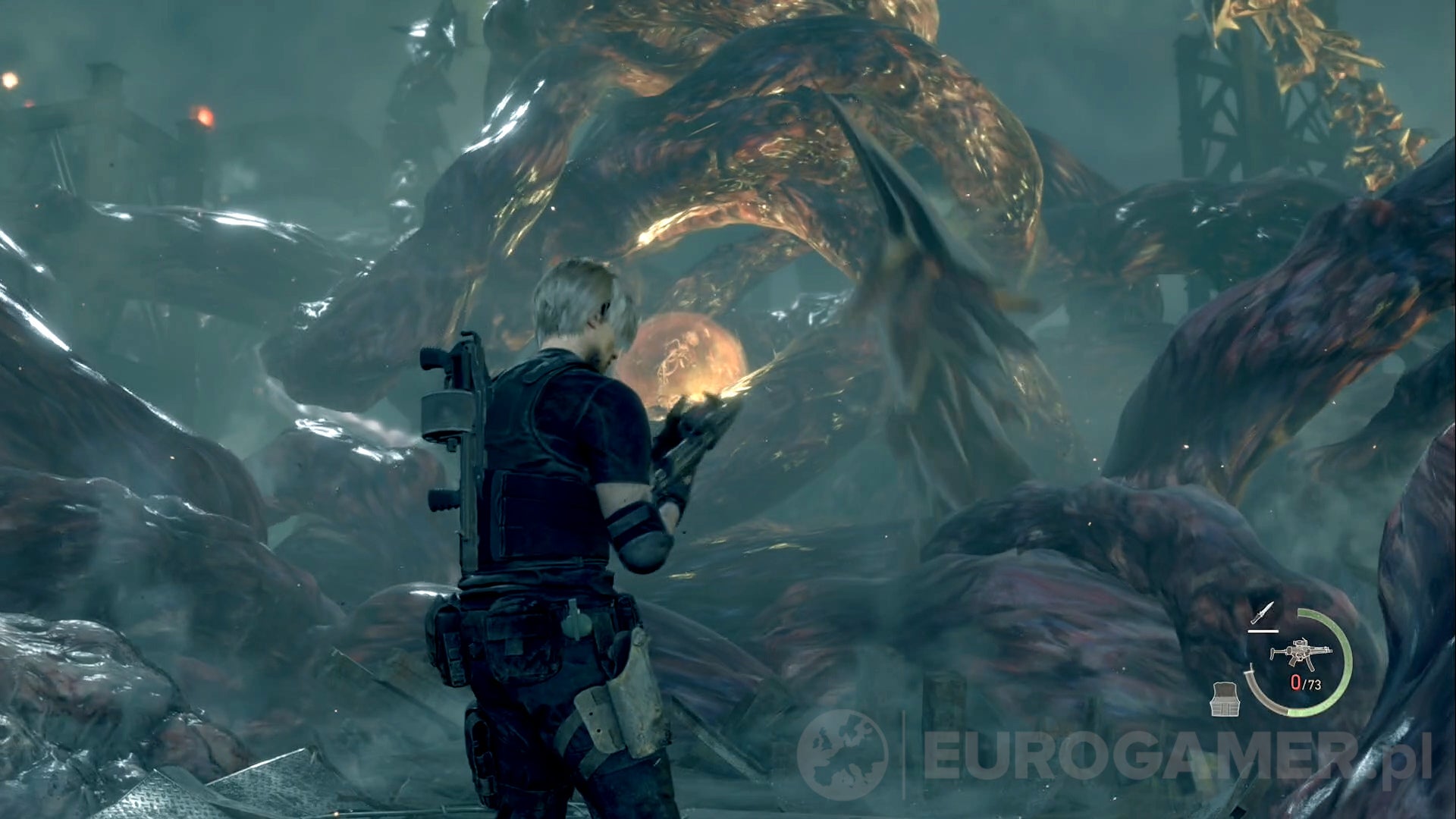Click the body armor vest icon
The height and width of the screenshot is (819, 1456).
(1225, 700)
